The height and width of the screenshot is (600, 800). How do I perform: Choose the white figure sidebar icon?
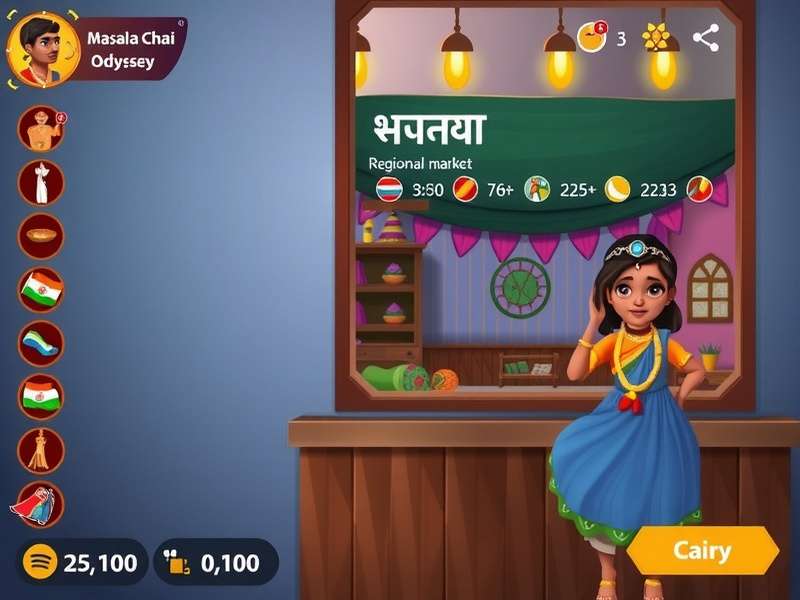[41, 182]
